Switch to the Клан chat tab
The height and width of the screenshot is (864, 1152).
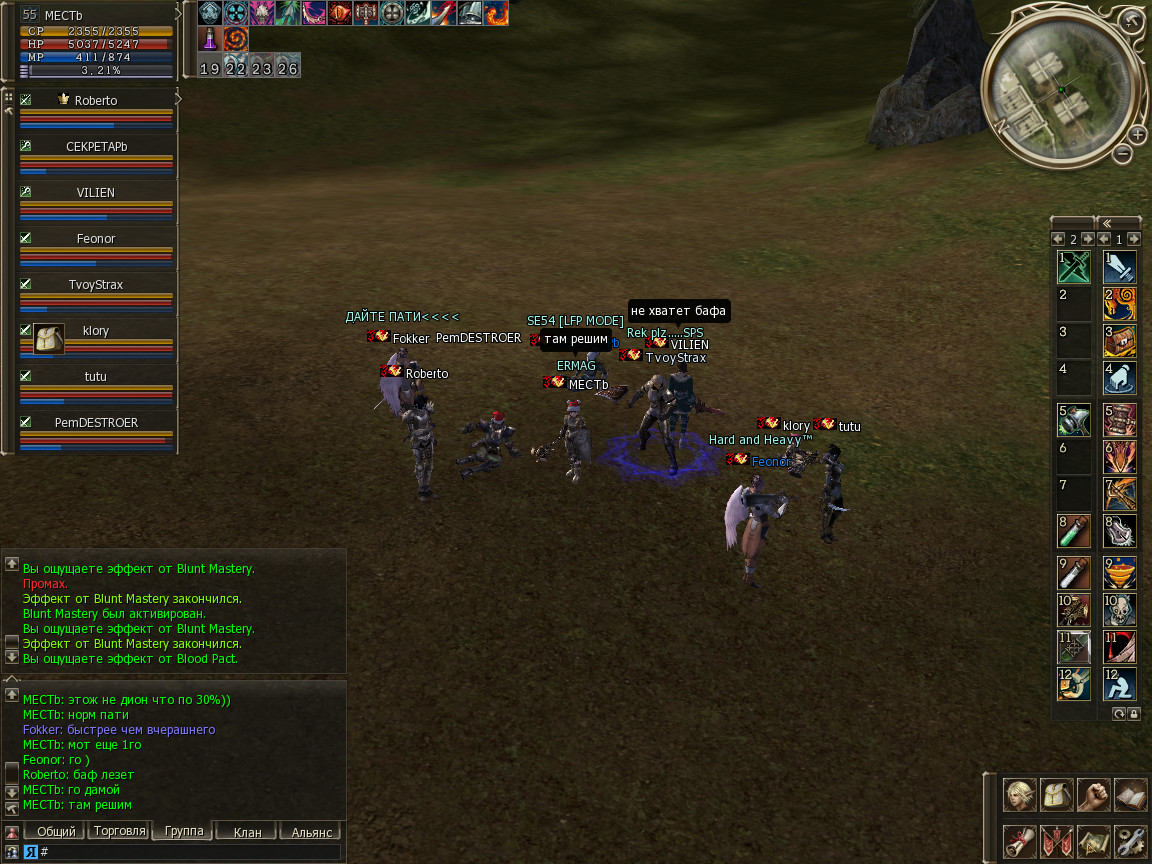click(x=247, y=832)
